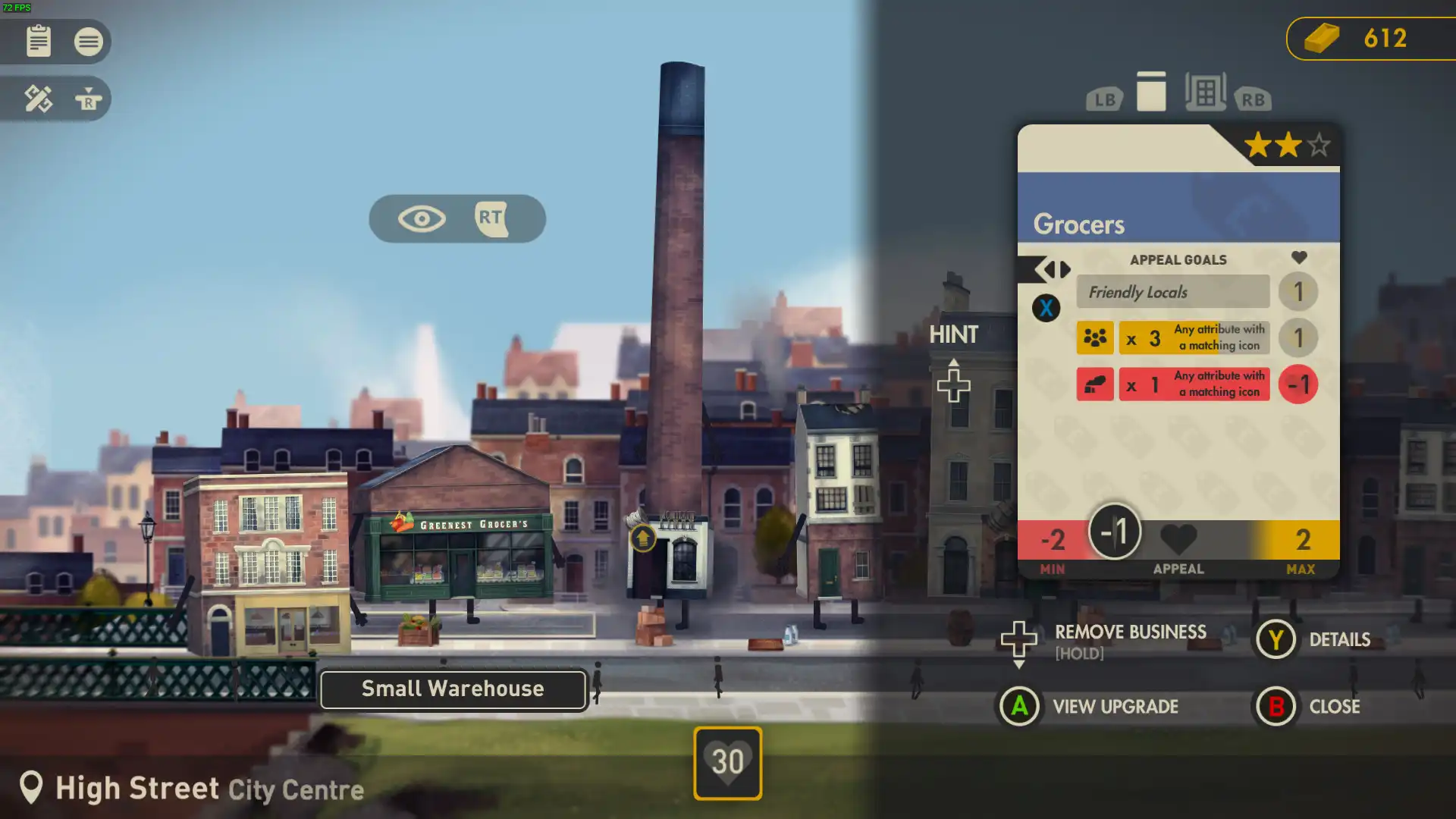
Task: Click the Small Warehouse name label
Action: (x=453, y=689)
